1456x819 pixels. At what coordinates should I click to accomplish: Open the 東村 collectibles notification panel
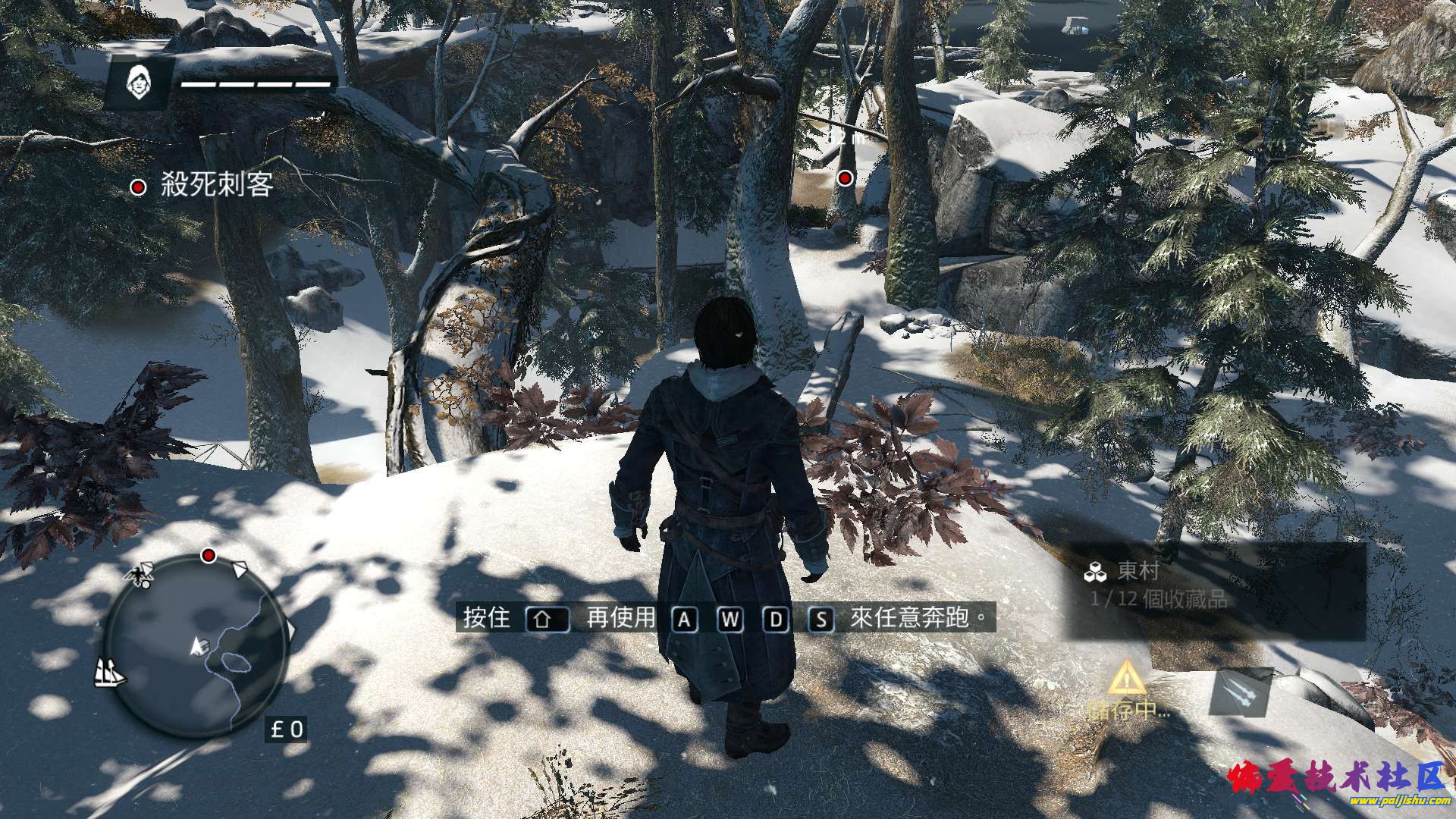point(1216,591)
